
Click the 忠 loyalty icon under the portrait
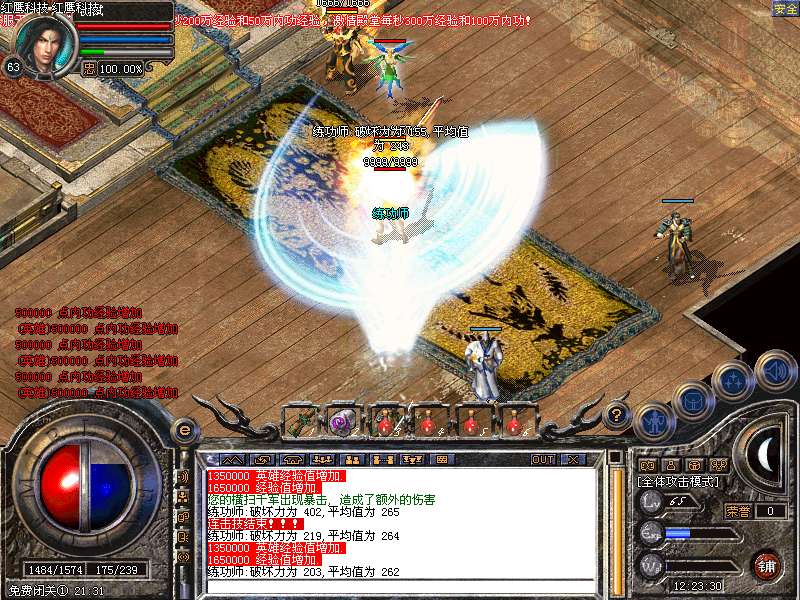[88, 69]
